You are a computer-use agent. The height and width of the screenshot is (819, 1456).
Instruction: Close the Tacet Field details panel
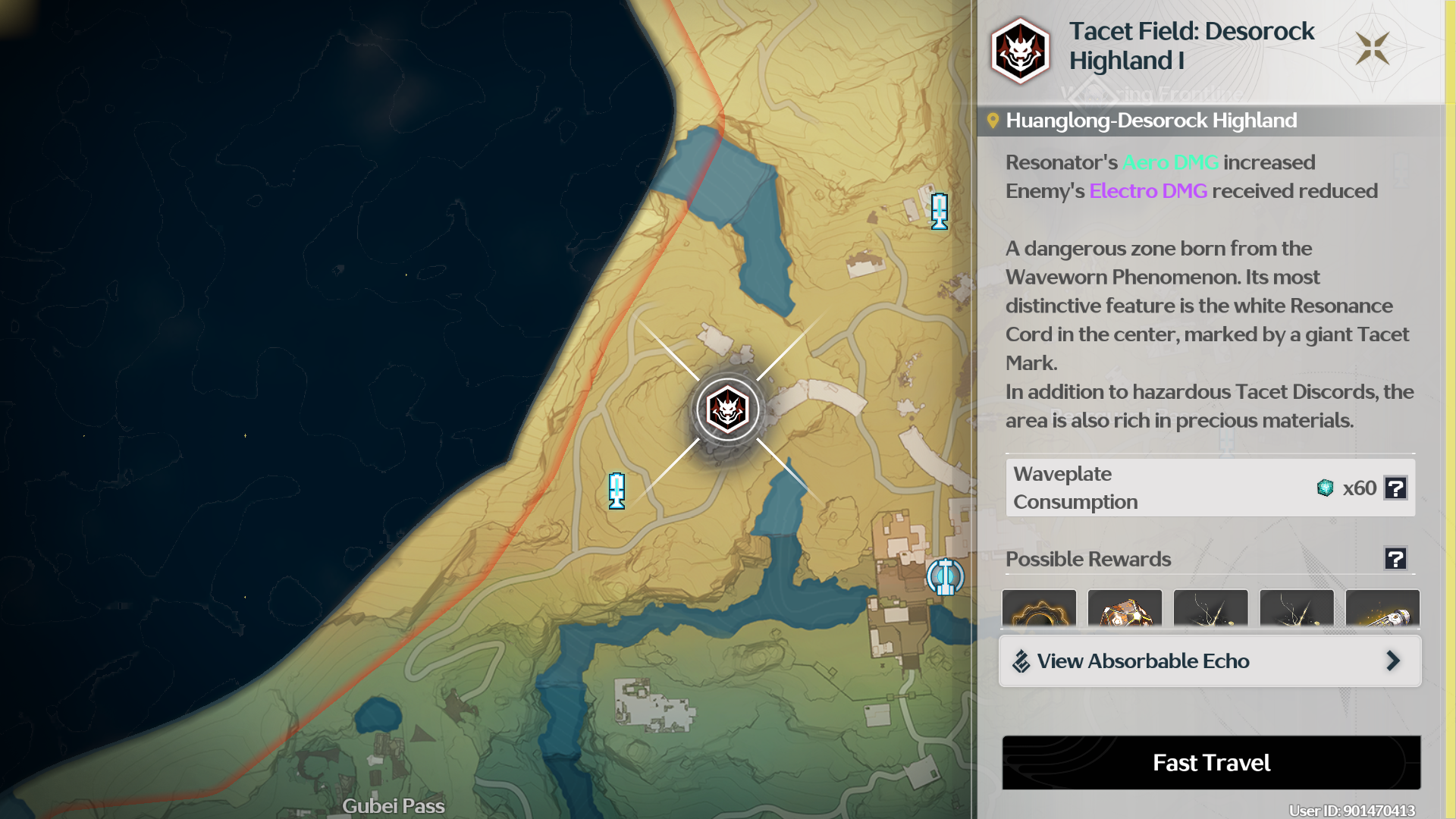(1373, 49)
